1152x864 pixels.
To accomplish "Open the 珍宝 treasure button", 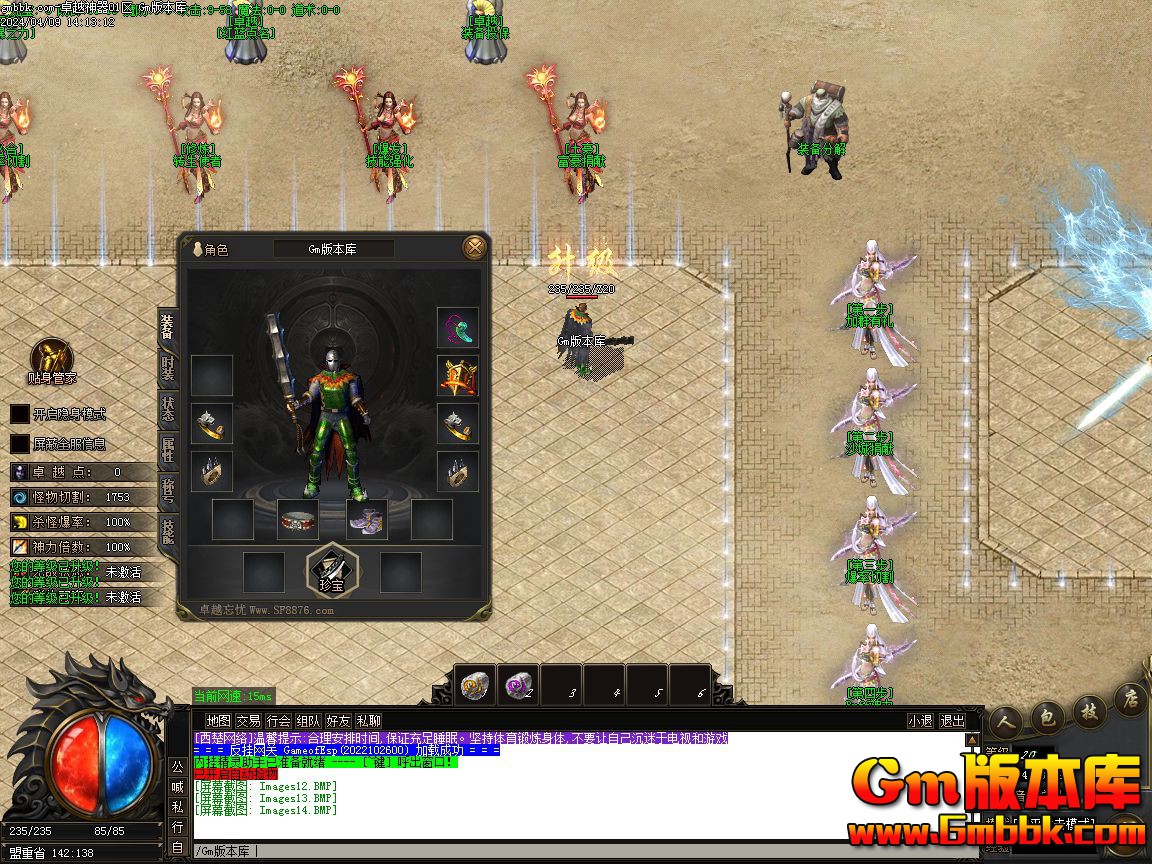I will 332,570.
